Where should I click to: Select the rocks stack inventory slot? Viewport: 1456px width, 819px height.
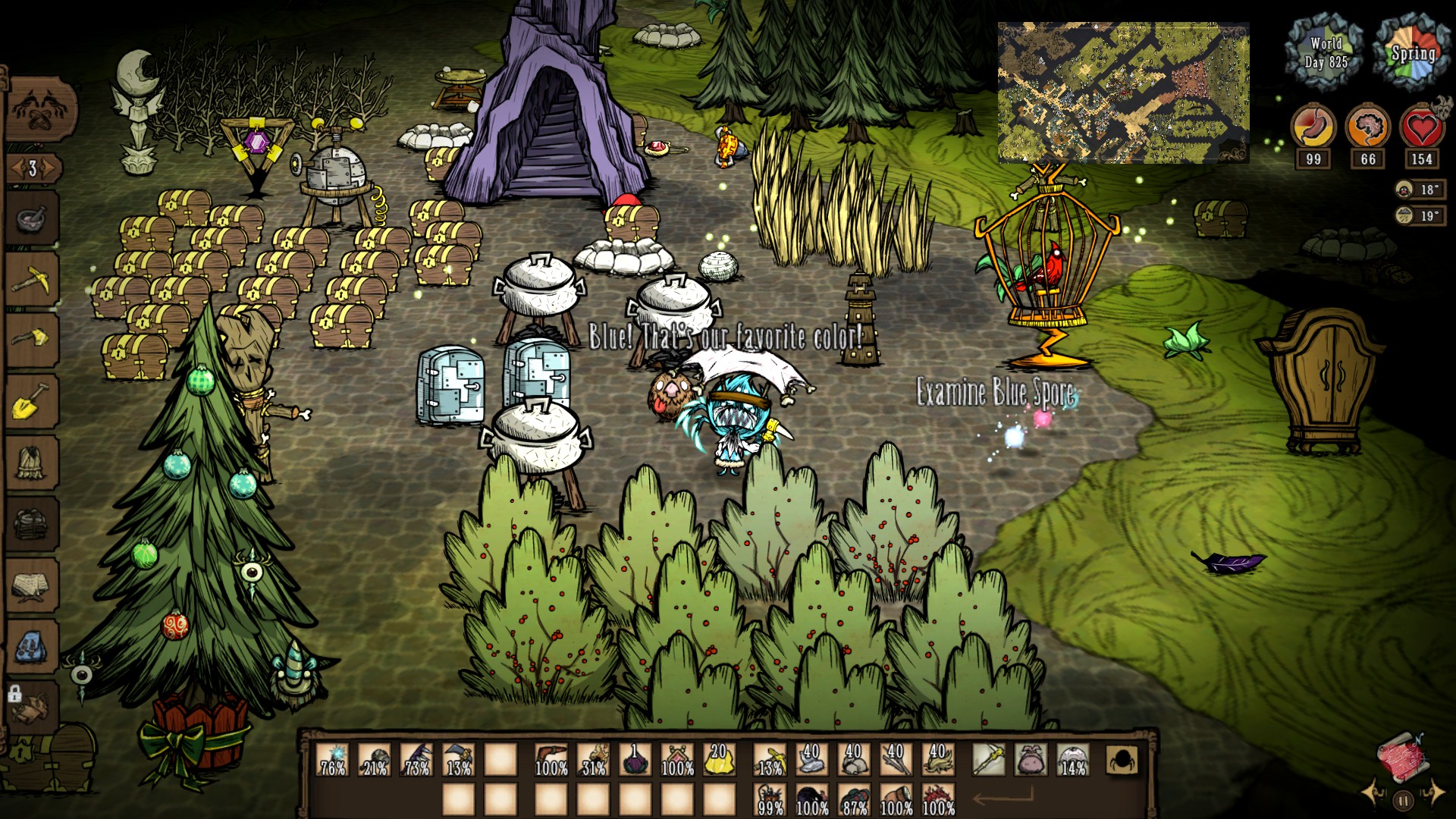(x=854, y=759)
